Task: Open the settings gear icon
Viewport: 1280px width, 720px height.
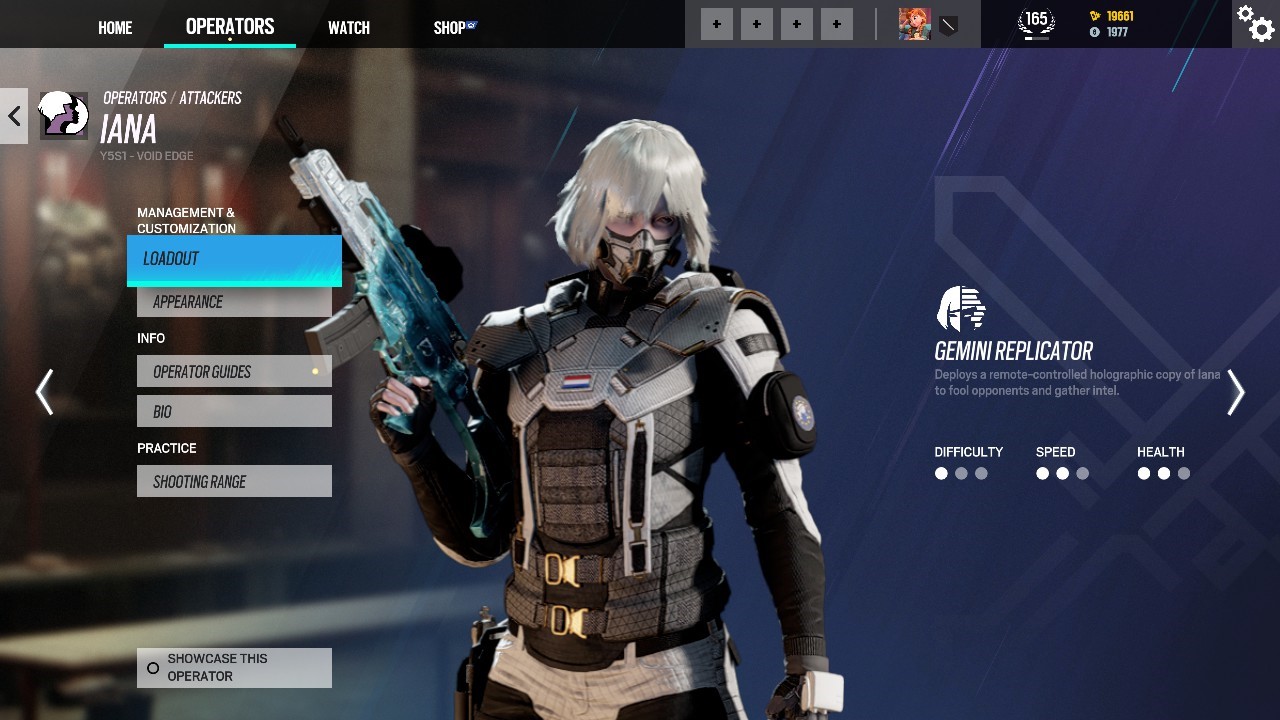Action: 1255,23
